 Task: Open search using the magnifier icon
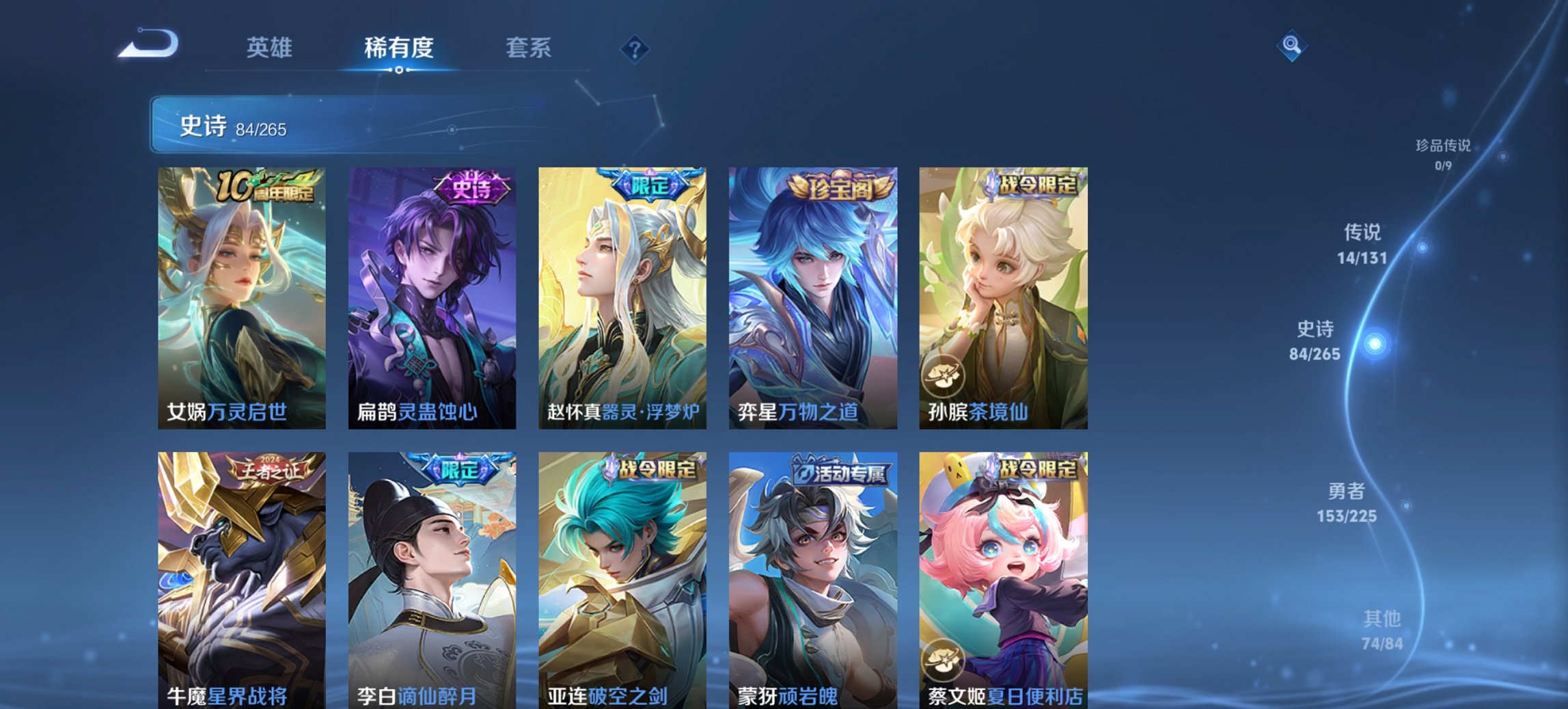pyautogui.click(x=1290, y=46)
